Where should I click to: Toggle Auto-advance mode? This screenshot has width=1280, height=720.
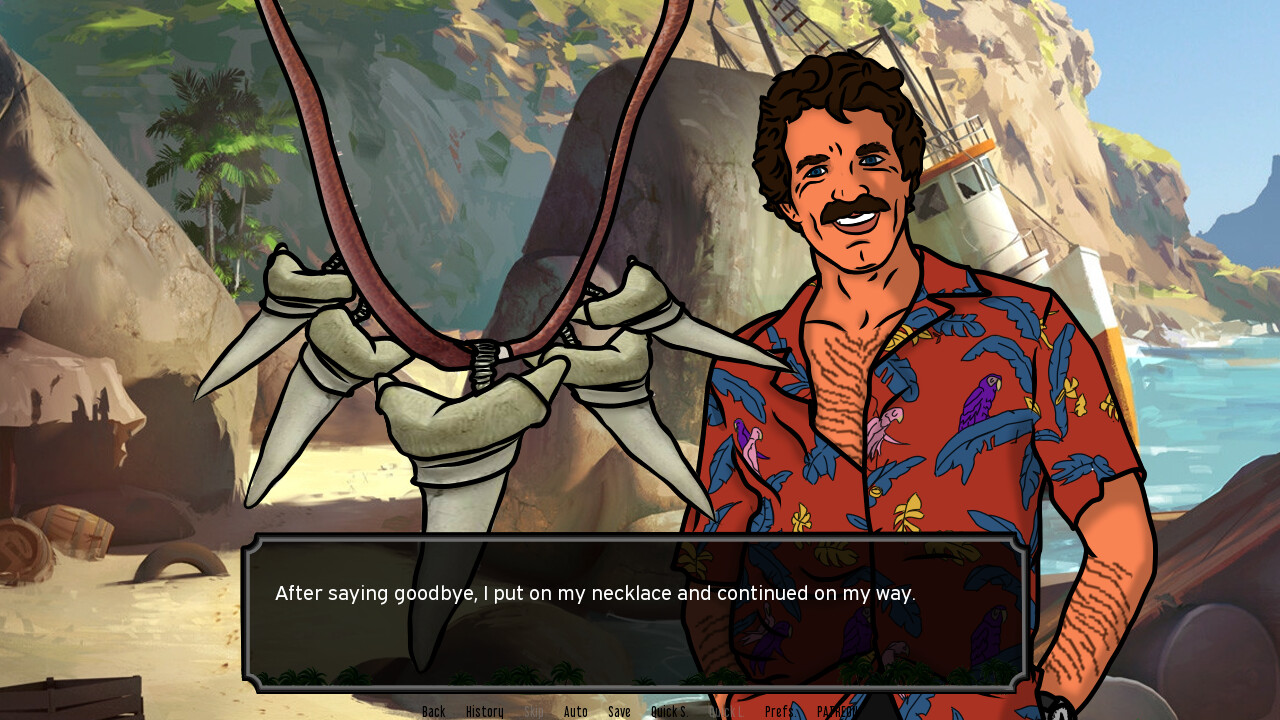[x=575, y=711]
